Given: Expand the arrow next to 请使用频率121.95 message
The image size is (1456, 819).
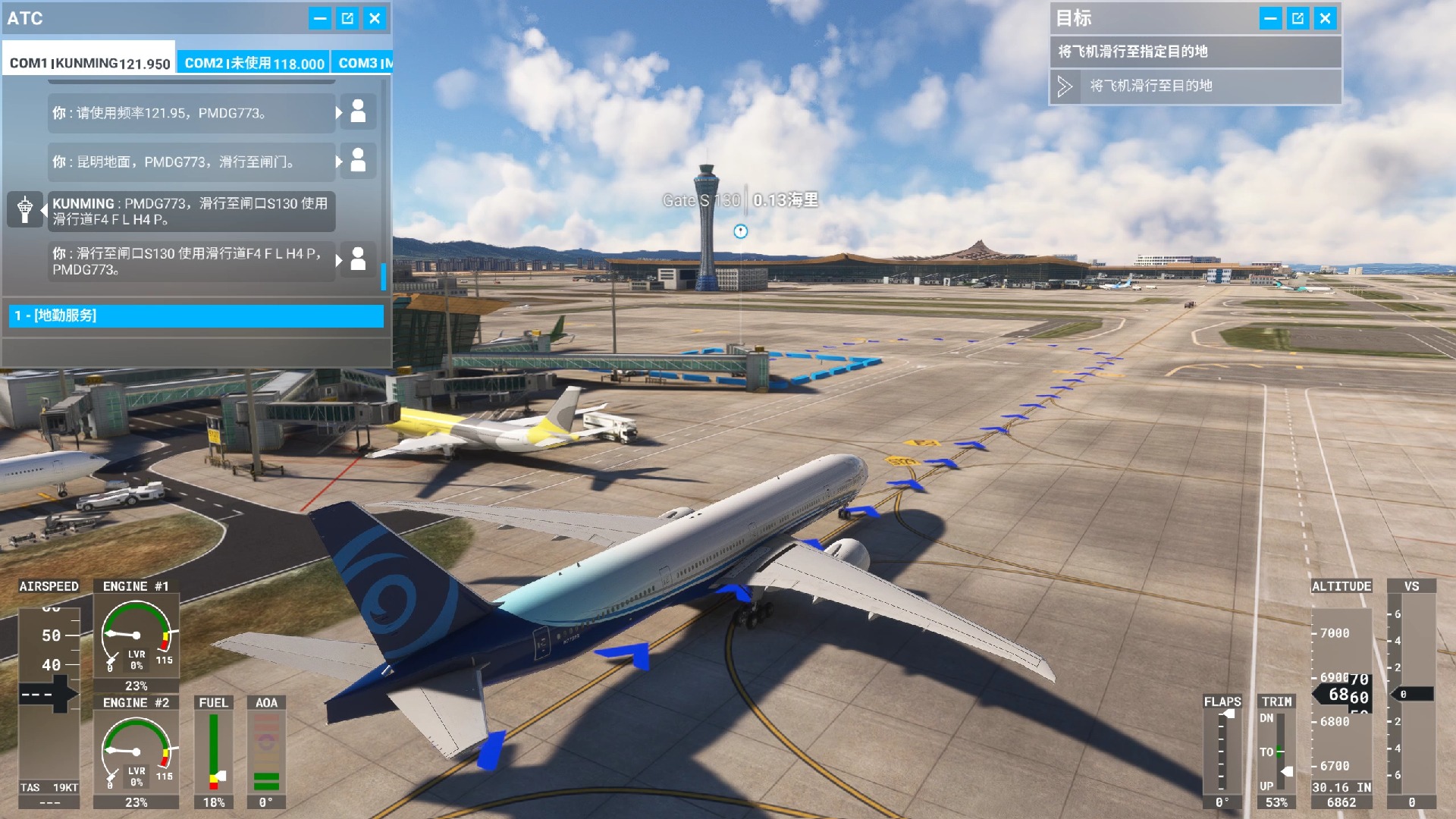Looking at the screenshot, I should point(338,112).
